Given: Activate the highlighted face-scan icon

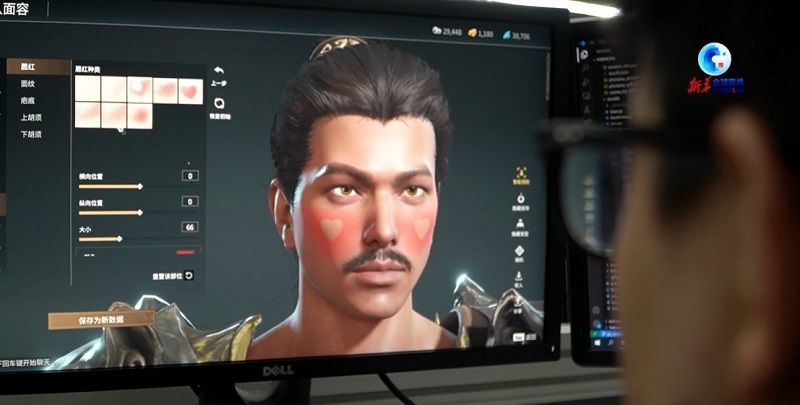Looking at the screenshot, I should (x=520, y=173).
